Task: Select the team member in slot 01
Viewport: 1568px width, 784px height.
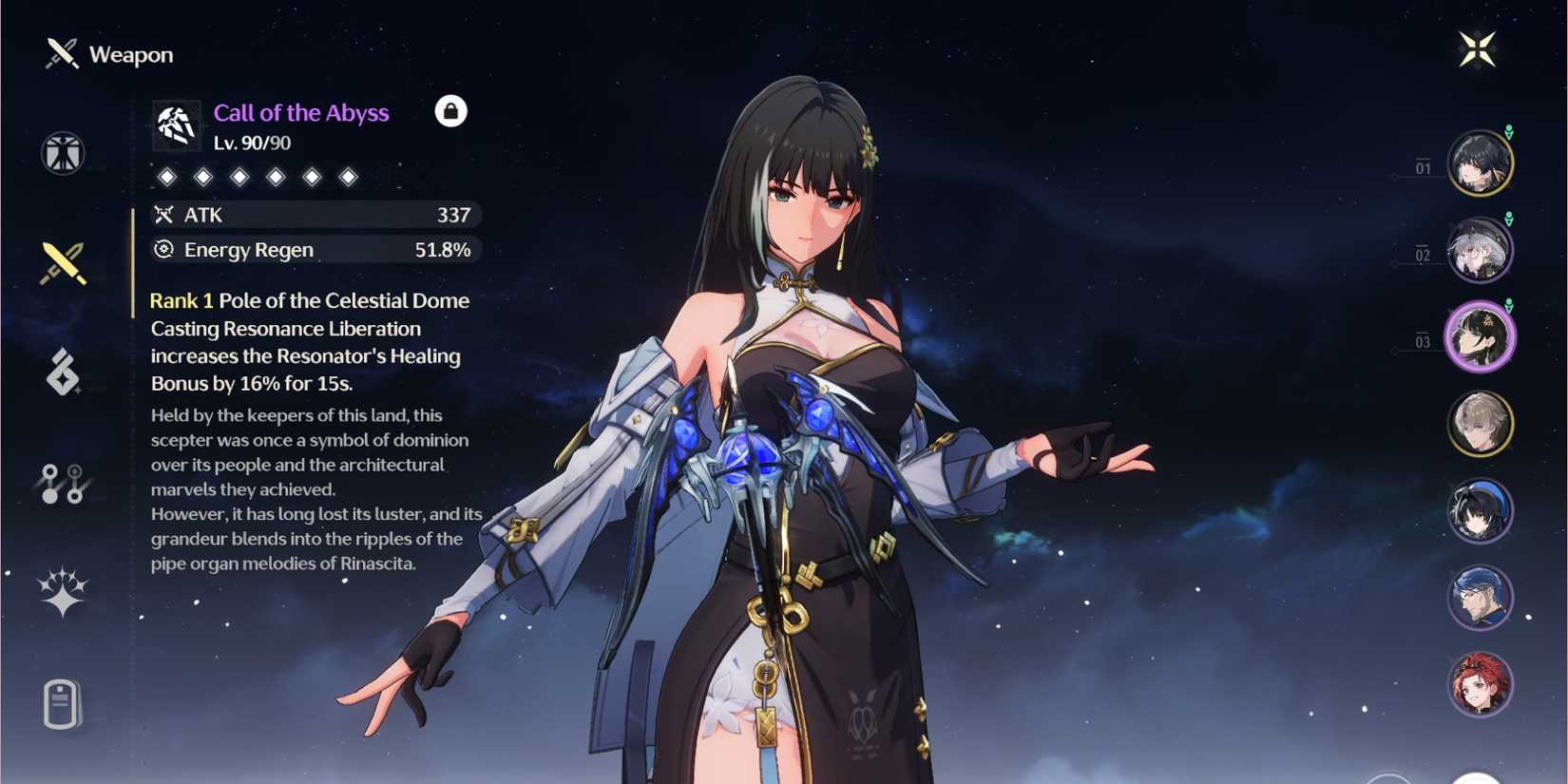Action: pyautogui.click(x=1480, y=163)
